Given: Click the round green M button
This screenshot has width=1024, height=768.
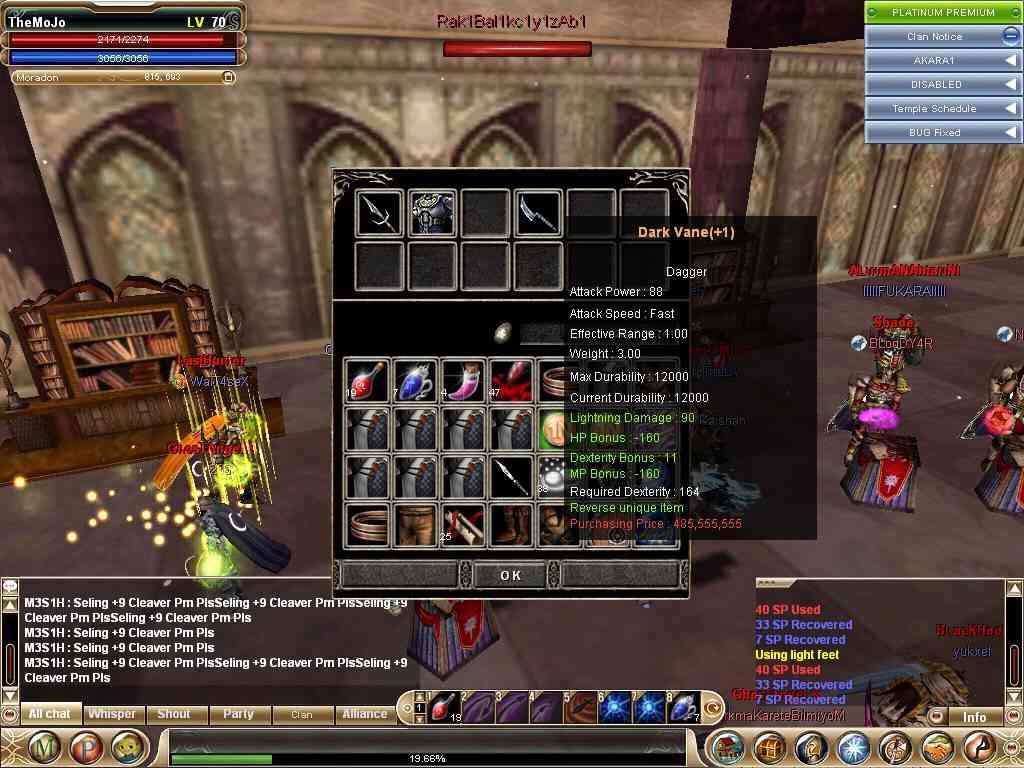Looking at the screenshot, I should click(44, 747).
